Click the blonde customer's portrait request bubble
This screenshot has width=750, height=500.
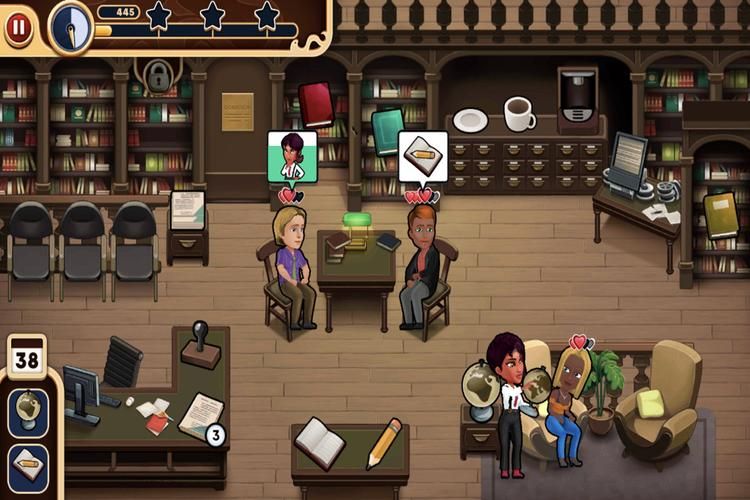291,157
